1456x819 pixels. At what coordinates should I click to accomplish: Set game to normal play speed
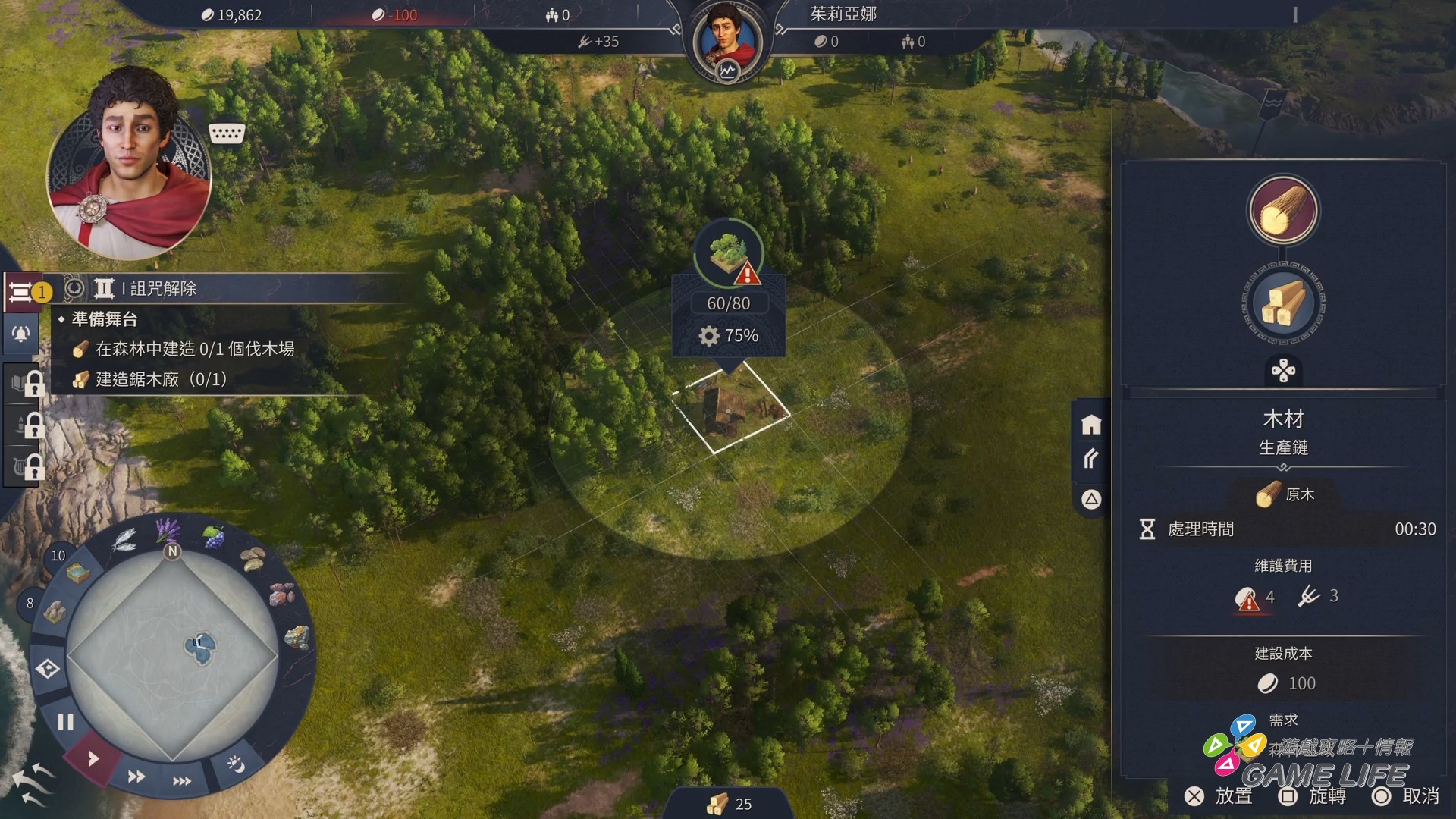(x=93, y=758)
